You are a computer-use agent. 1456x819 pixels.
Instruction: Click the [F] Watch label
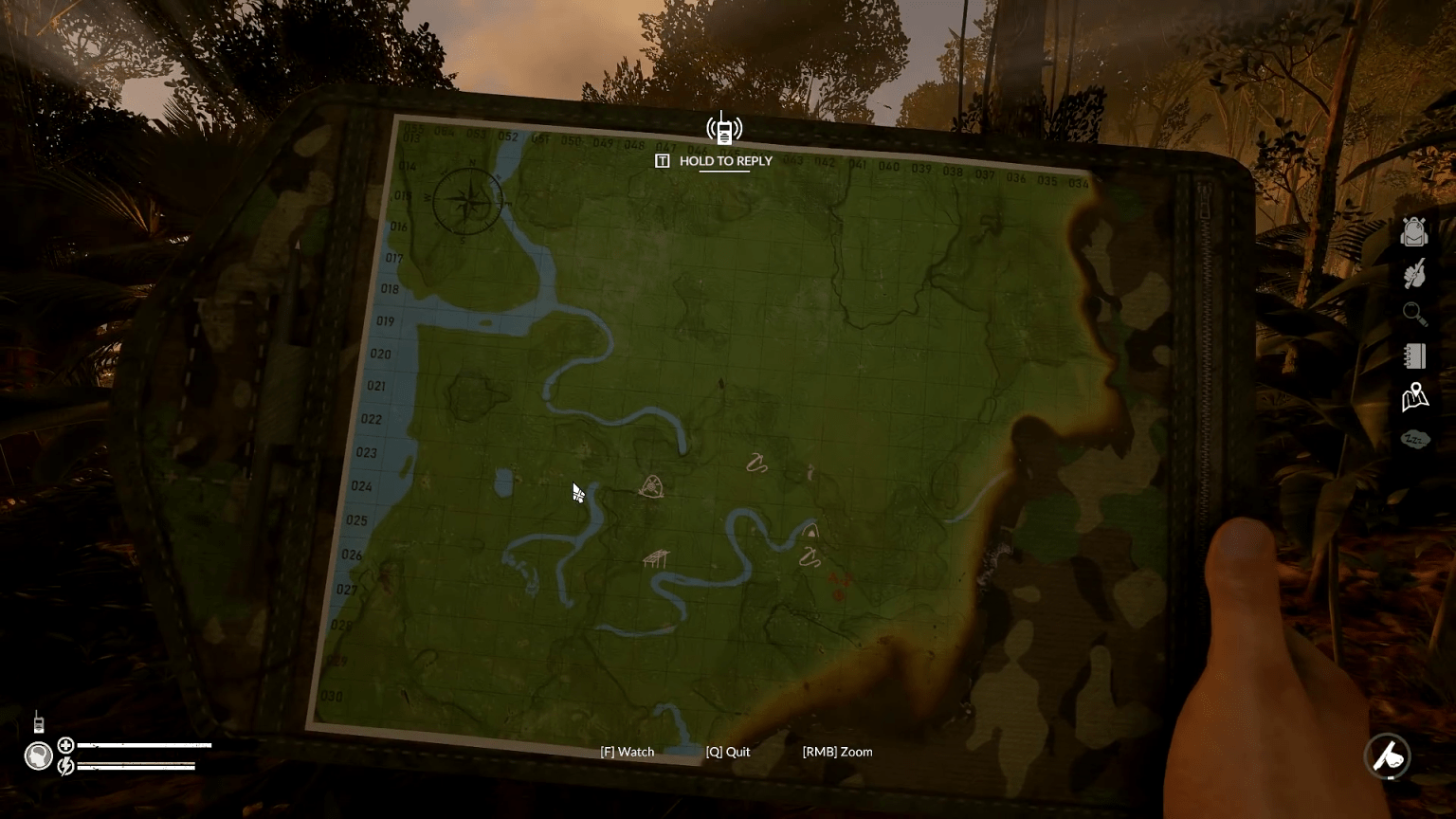click(626, 751)
